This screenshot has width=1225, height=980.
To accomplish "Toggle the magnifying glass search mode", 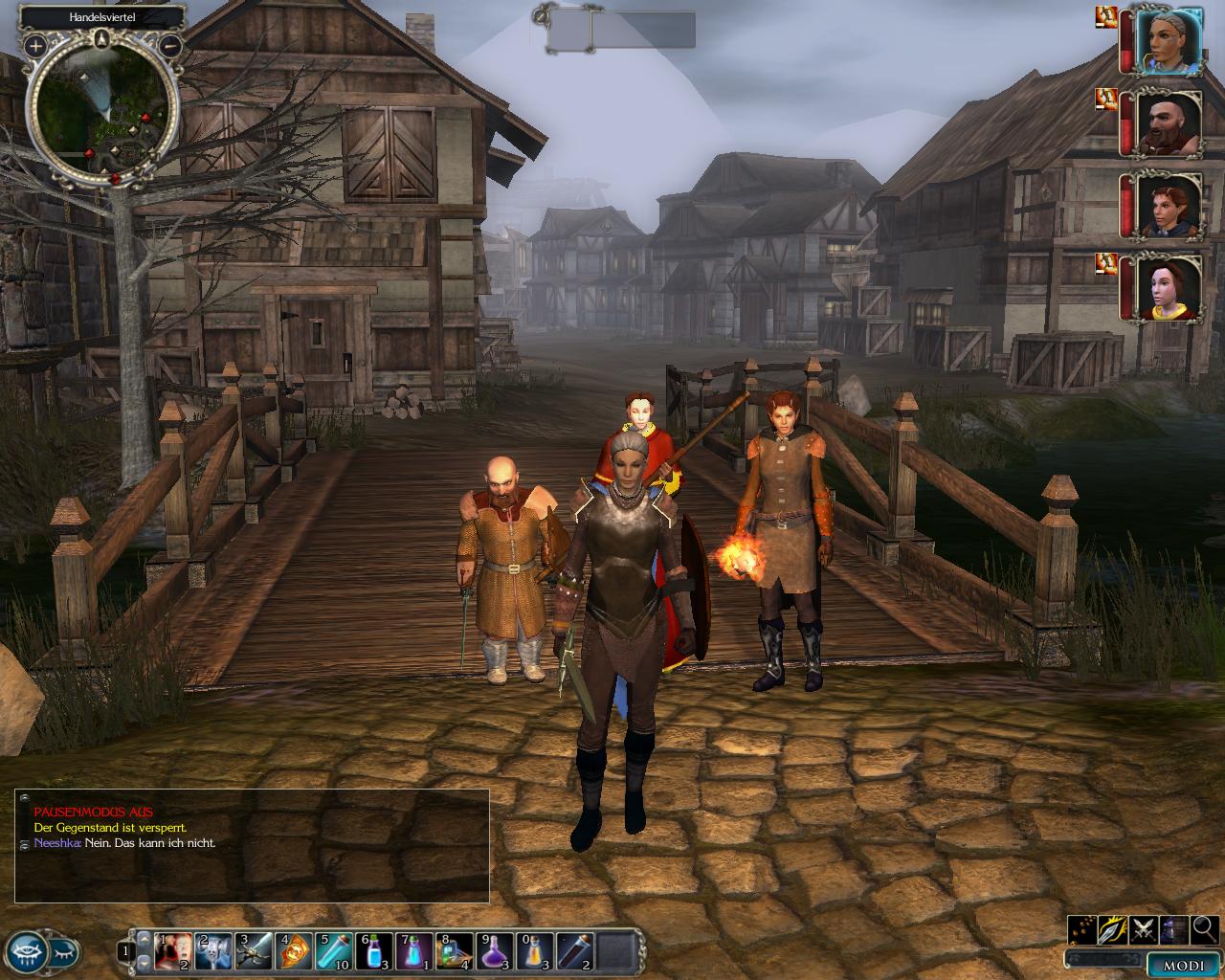I will (x=1205, y=927).
